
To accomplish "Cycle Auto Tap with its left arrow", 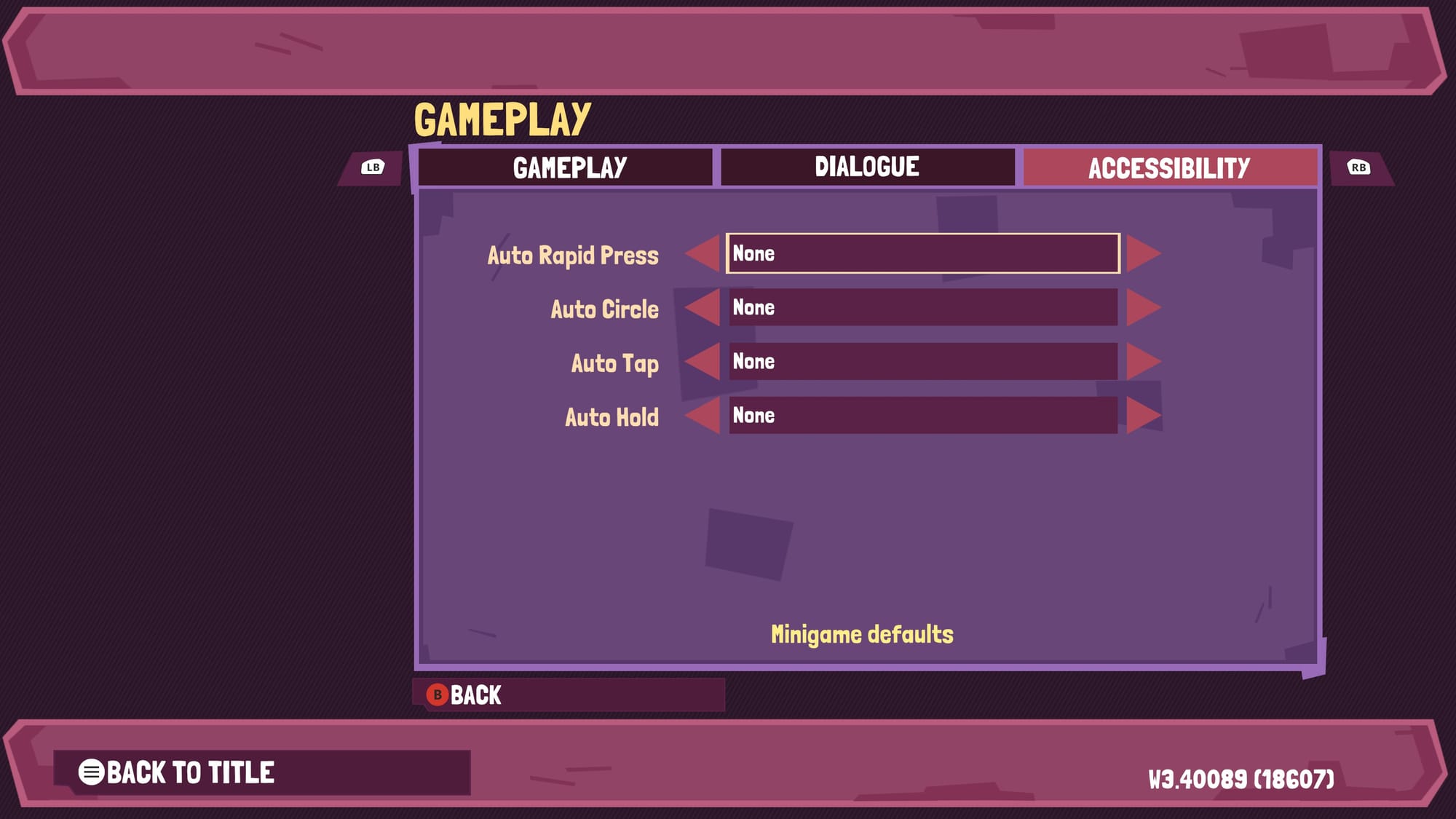I will [703, 363].
